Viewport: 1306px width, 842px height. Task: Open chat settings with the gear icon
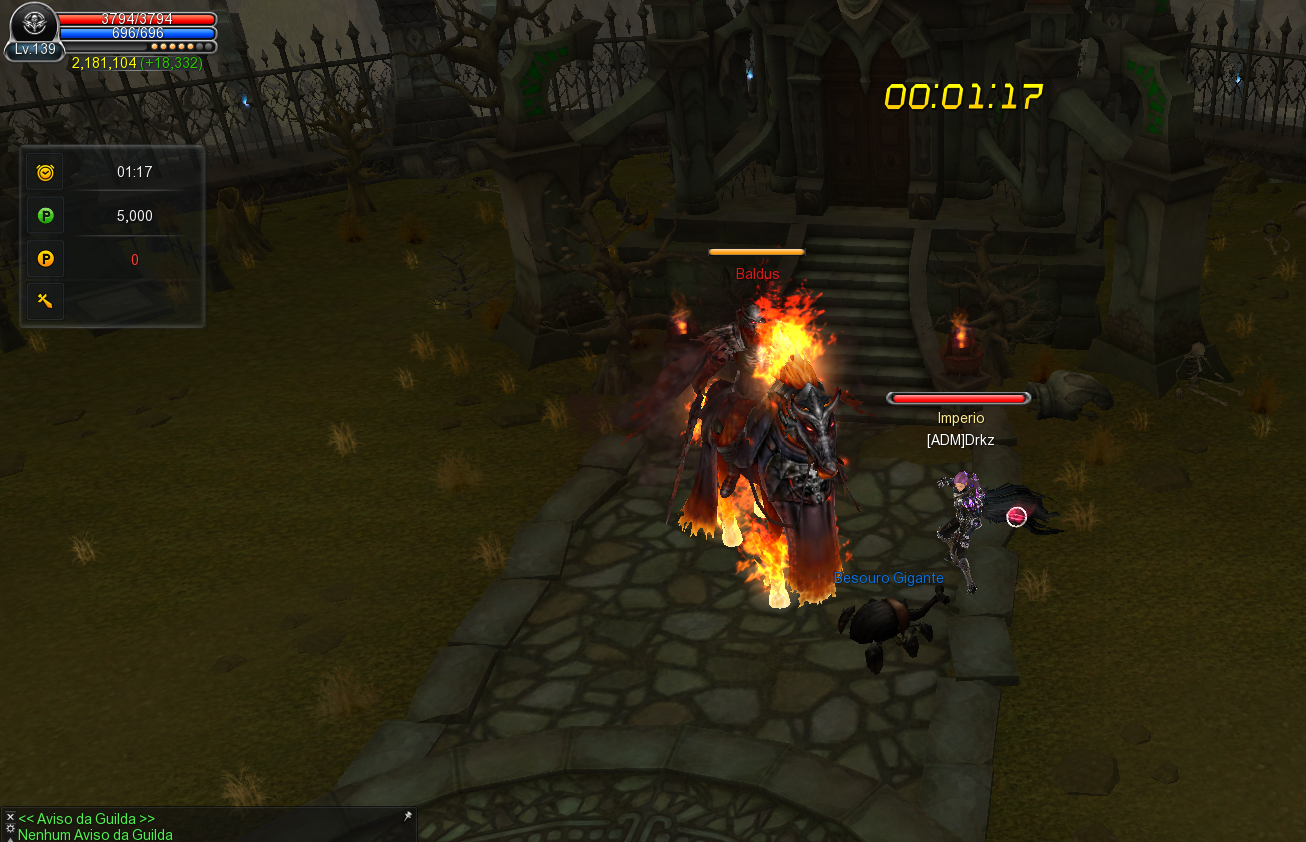10,829
